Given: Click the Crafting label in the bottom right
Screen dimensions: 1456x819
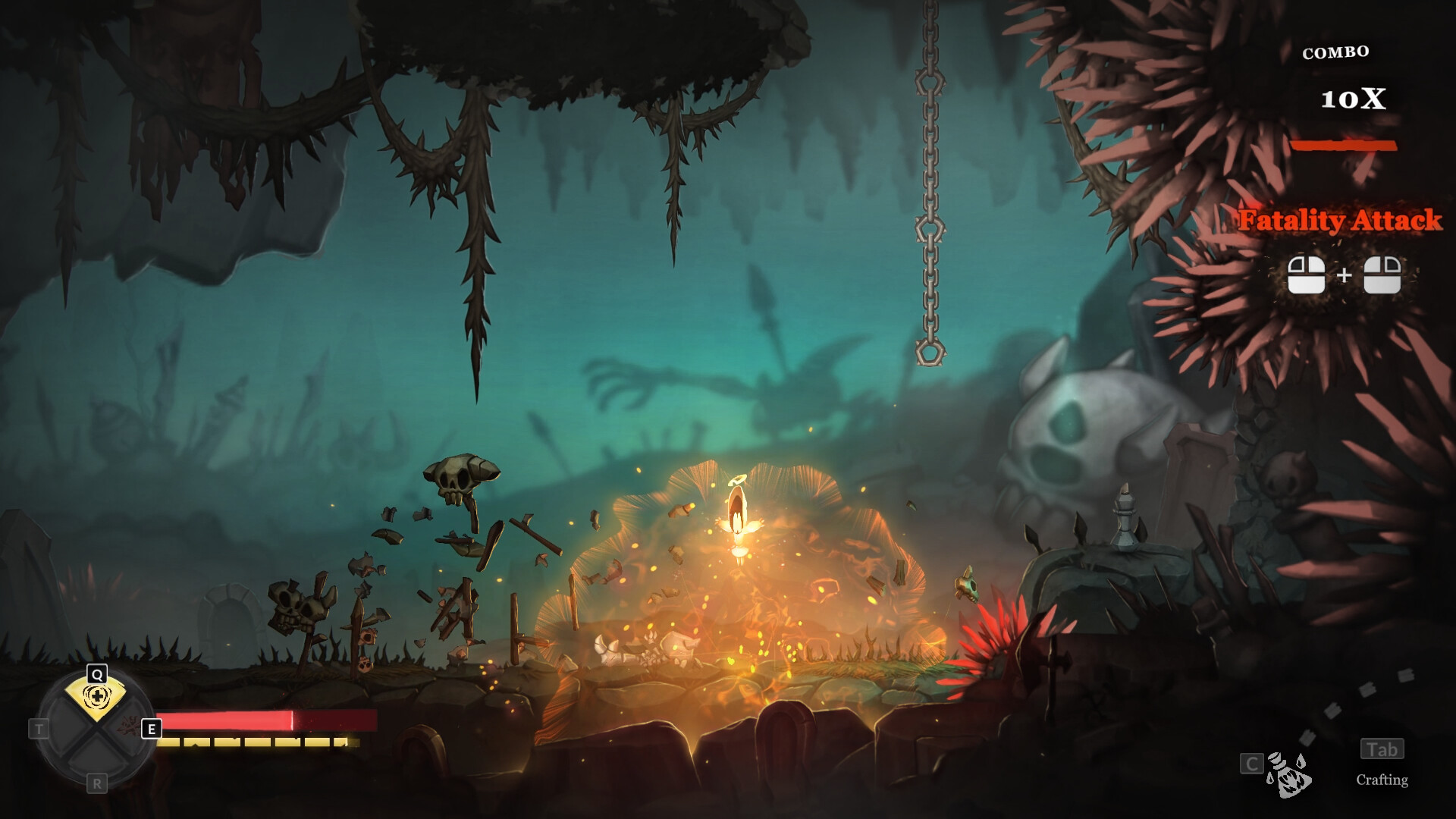Looking at the screenshot, I should (x=1382, y=781).
